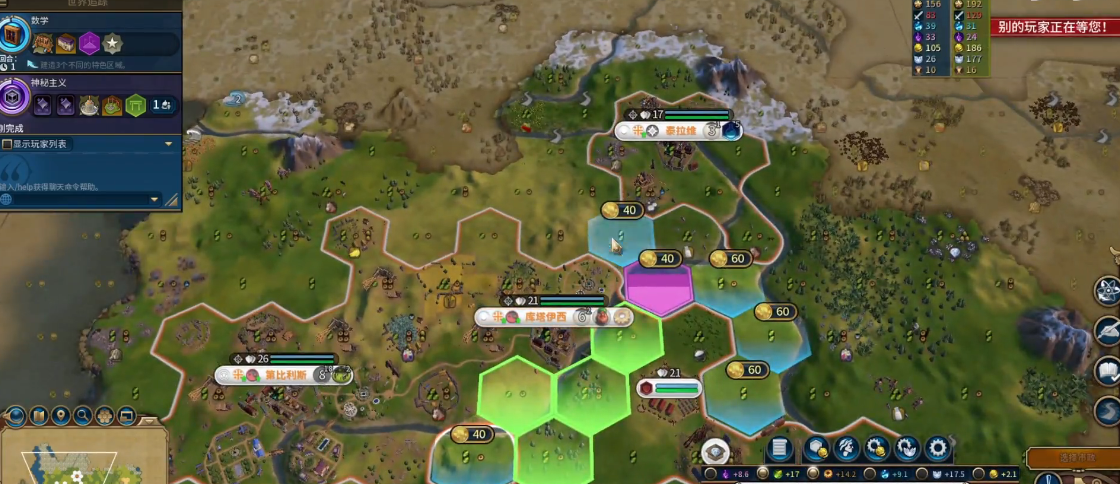Viewport: 1120px width, 484px height.
Task: Open purchase tile with gold button
Action: click(816, 449)
